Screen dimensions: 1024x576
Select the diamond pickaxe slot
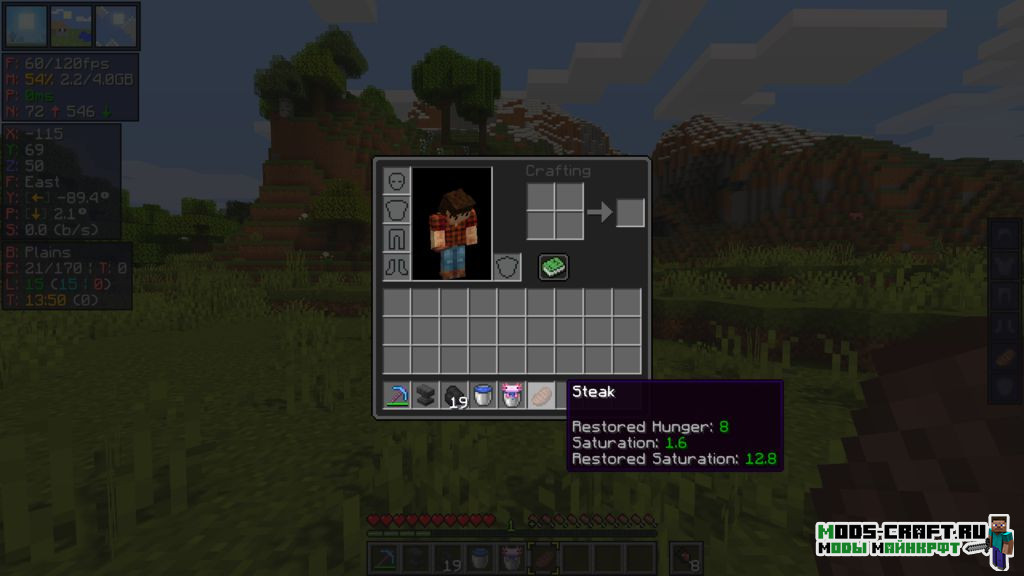(x=397, y=395)
